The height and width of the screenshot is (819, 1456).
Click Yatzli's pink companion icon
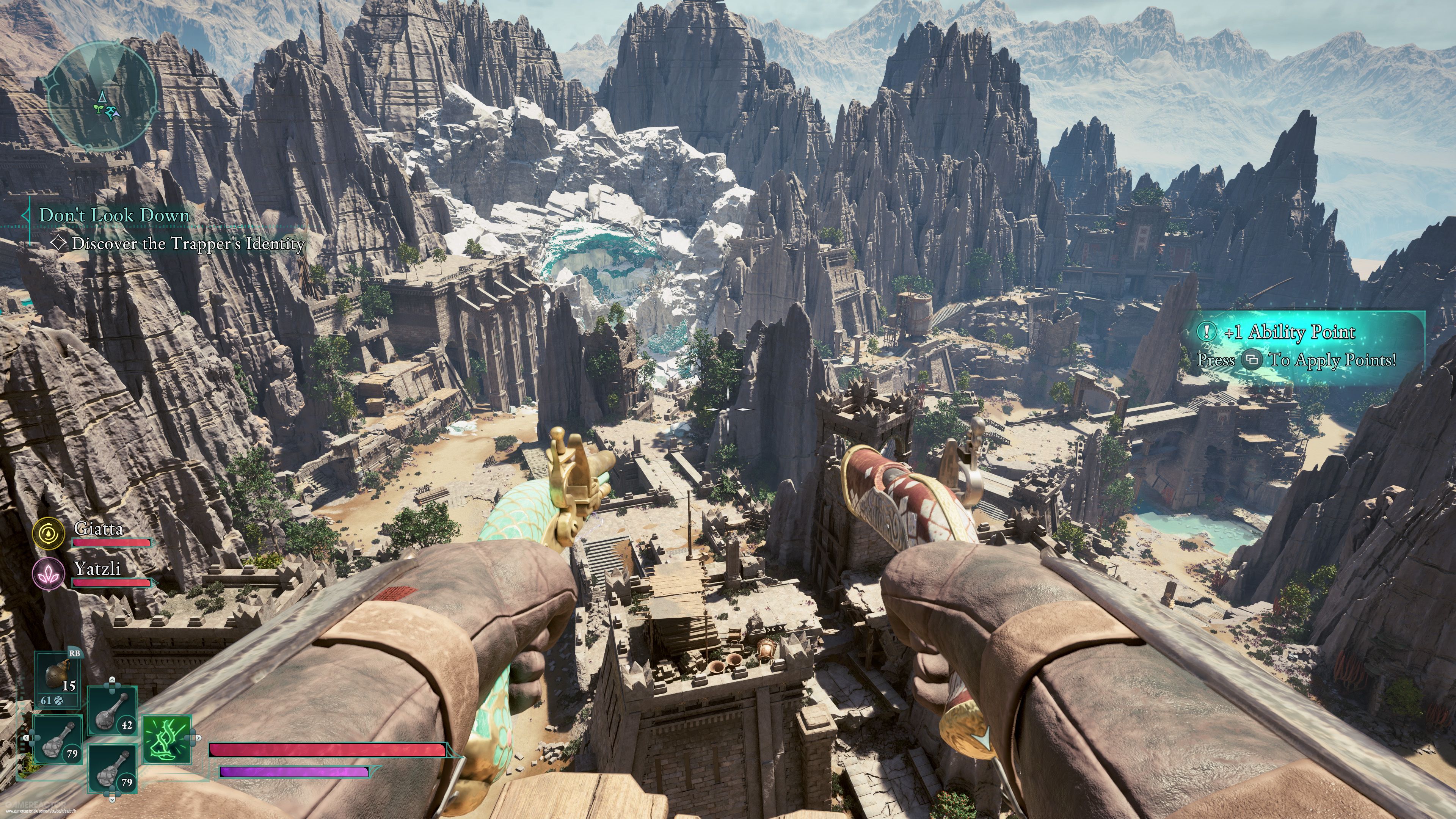pos(48,573)
